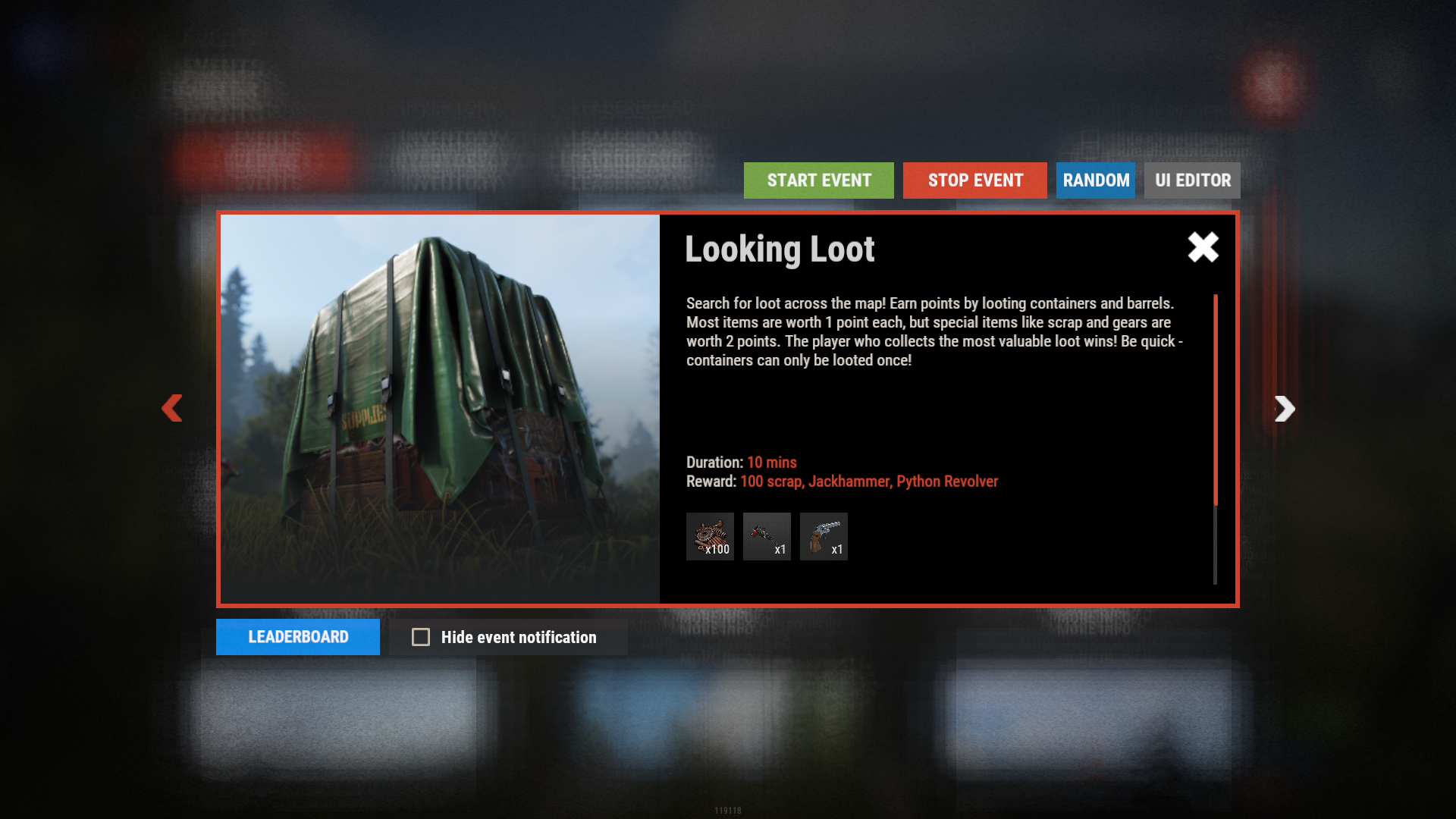Select the Jackhammer reward icon
This screenshot has height=819, width=1456.
[x=767, y=537]
